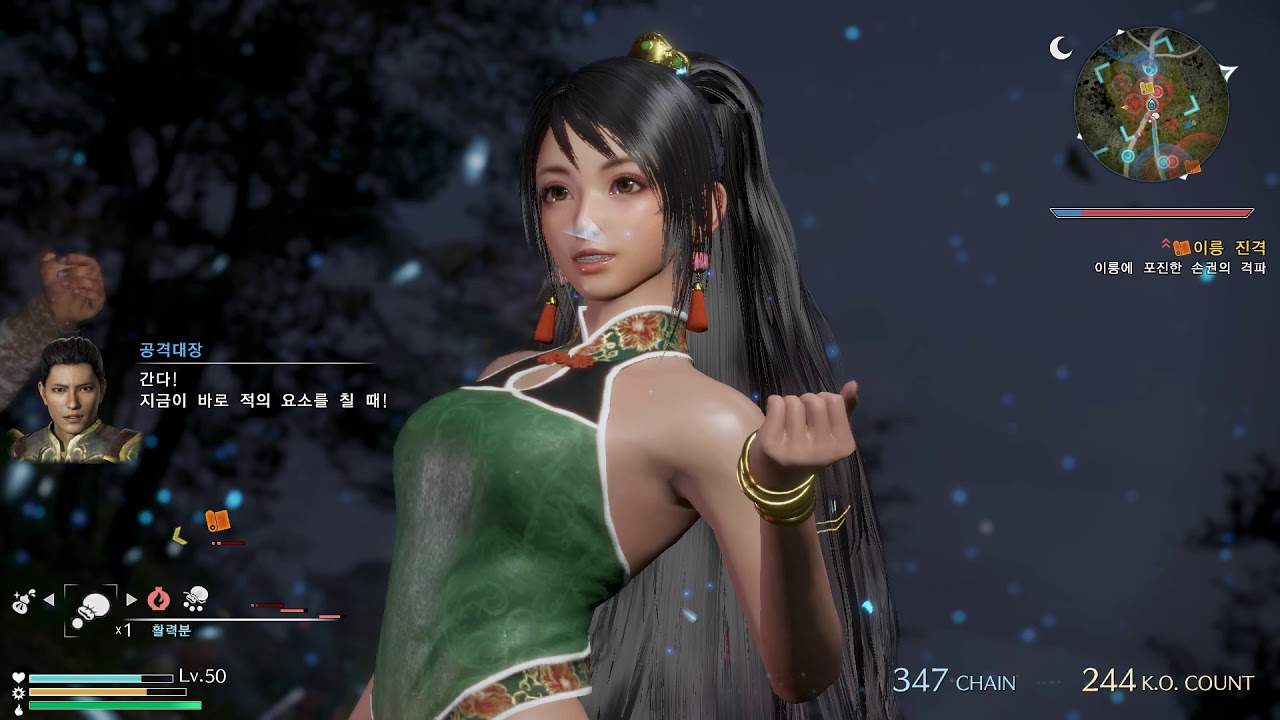Click right arrow to cycle next item
This screenshot has height=720, width=1280.
coord(131,599)
